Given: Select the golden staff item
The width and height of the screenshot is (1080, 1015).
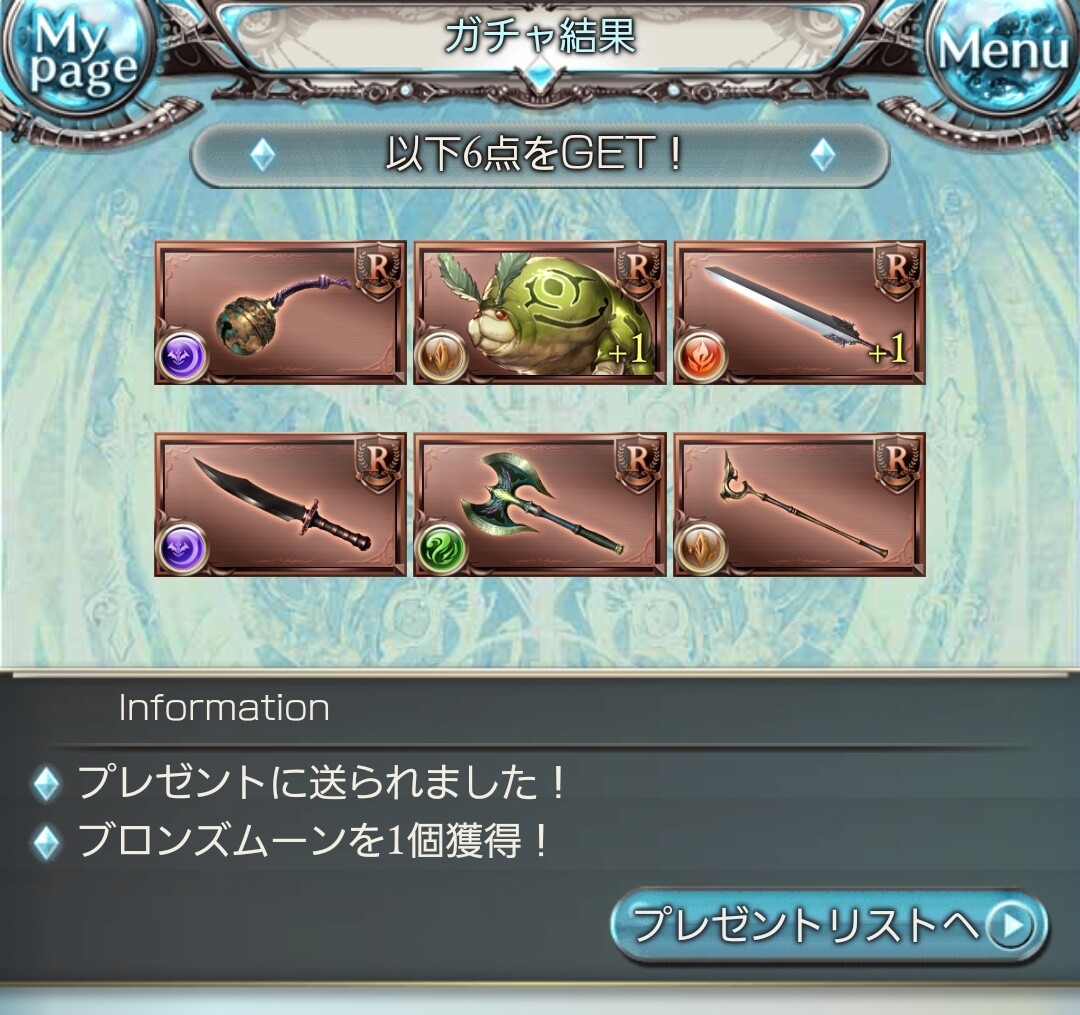Looking at the screenshot, I should (x=799, y=504).
